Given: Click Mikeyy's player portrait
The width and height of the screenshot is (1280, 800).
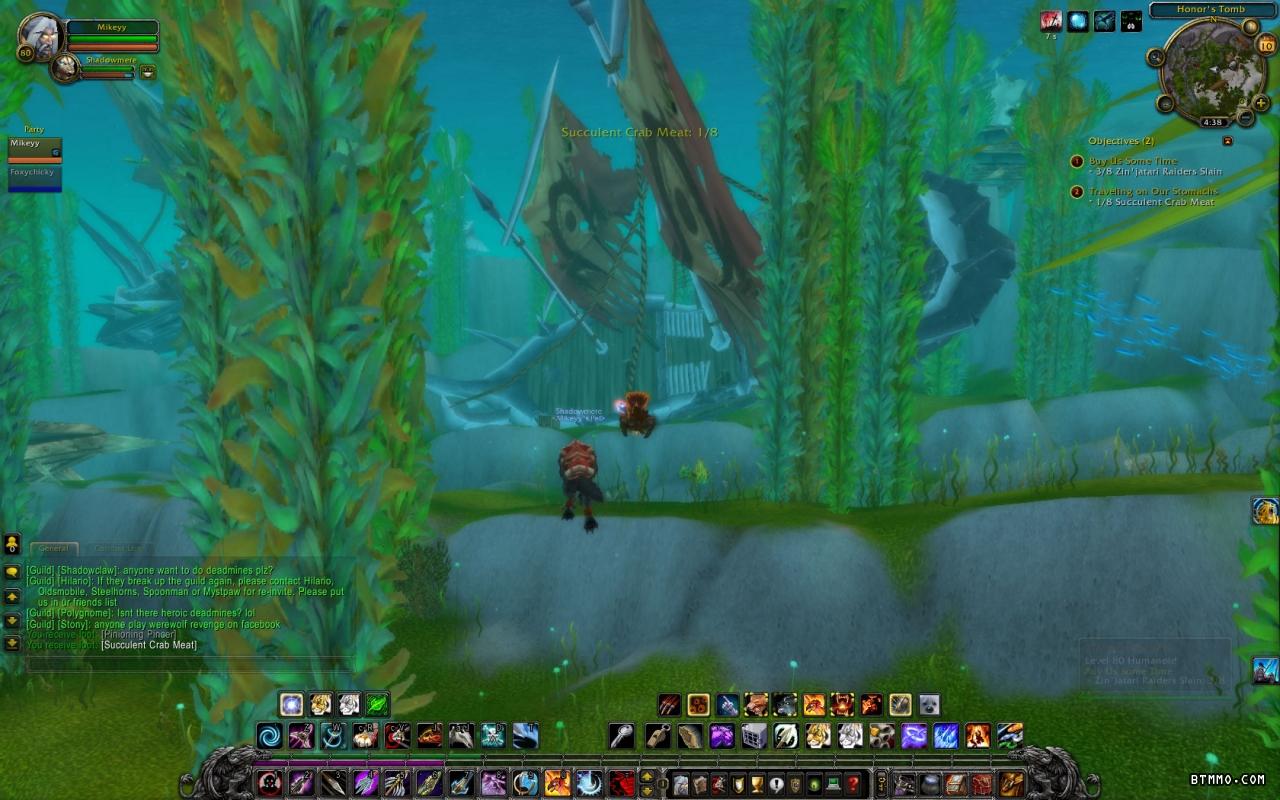Looking at the screenshot, I should click(x=40, y=34).
